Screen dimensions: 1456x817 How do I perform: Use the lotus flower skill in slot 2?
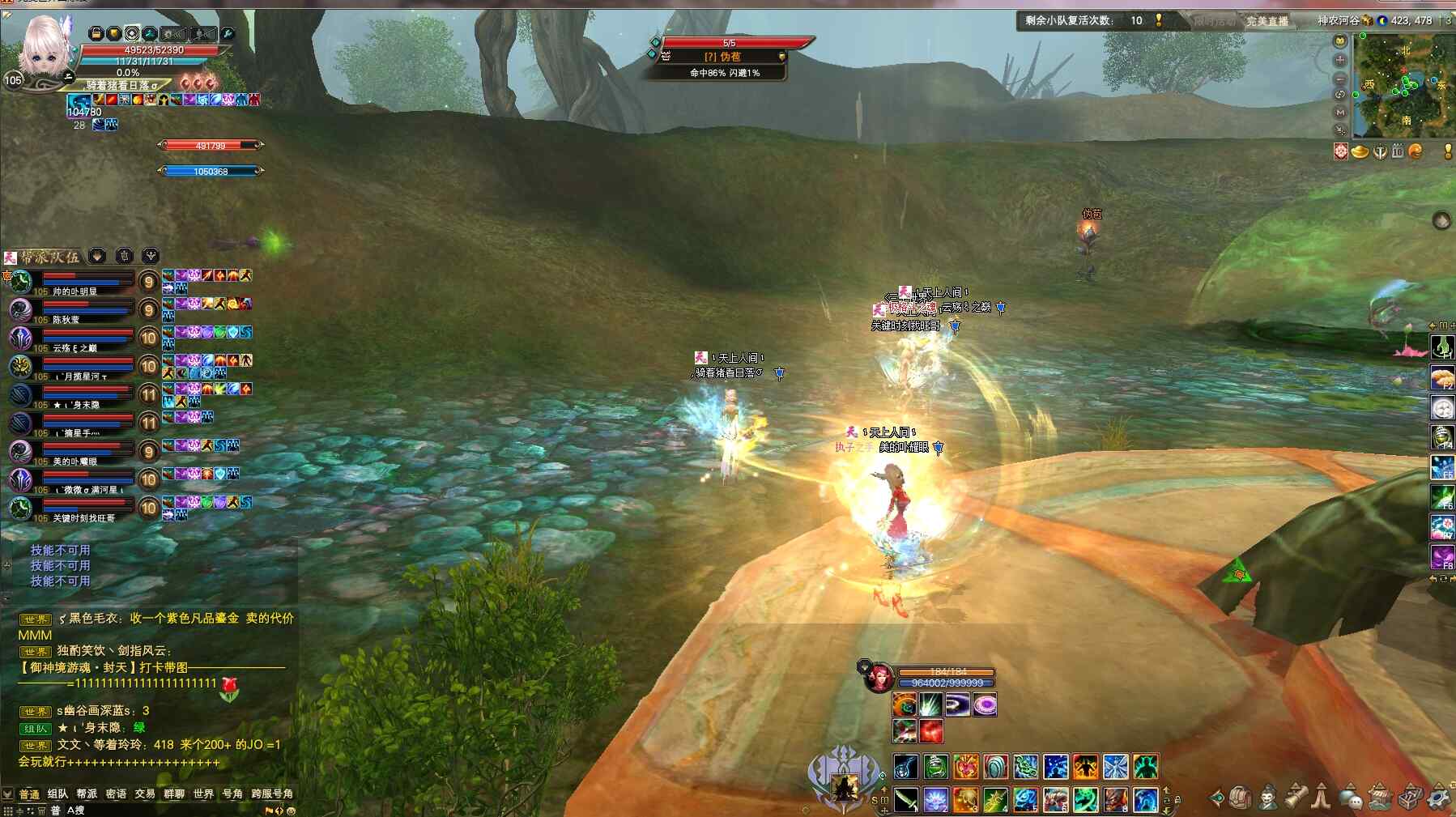[x=935, y=800]
